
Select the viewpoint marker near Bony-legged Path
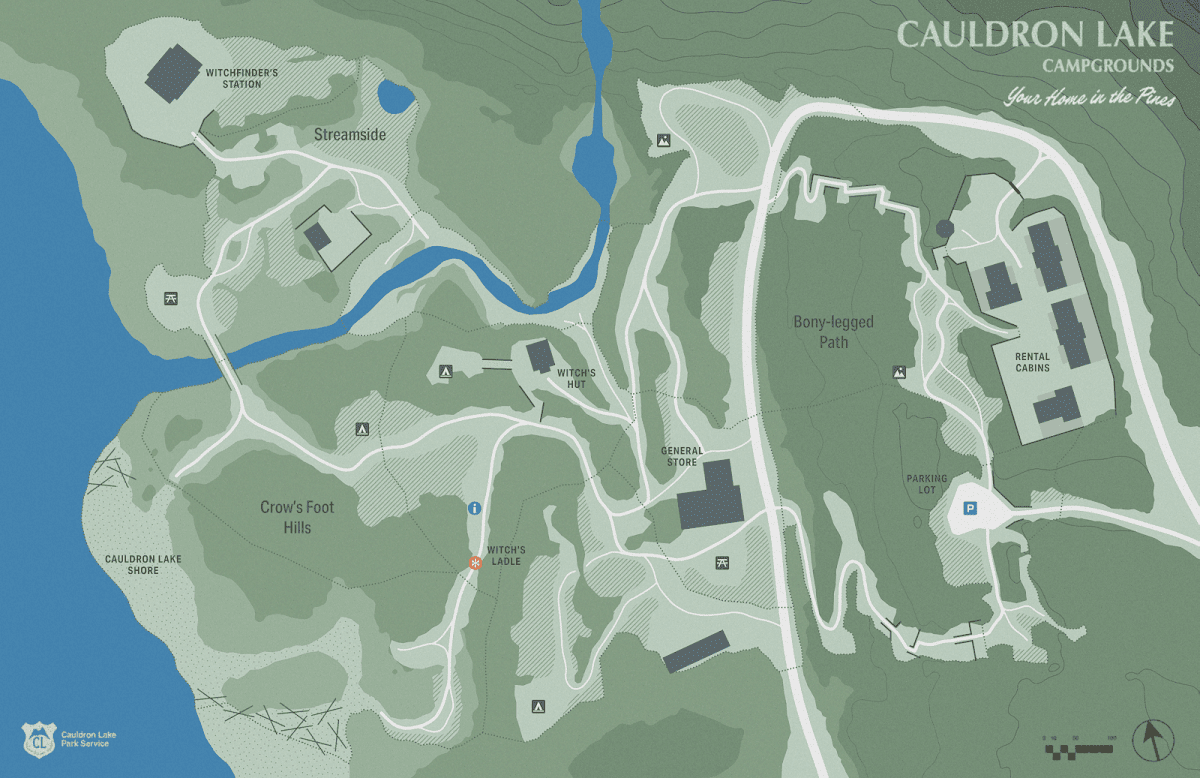pos(899,372)
